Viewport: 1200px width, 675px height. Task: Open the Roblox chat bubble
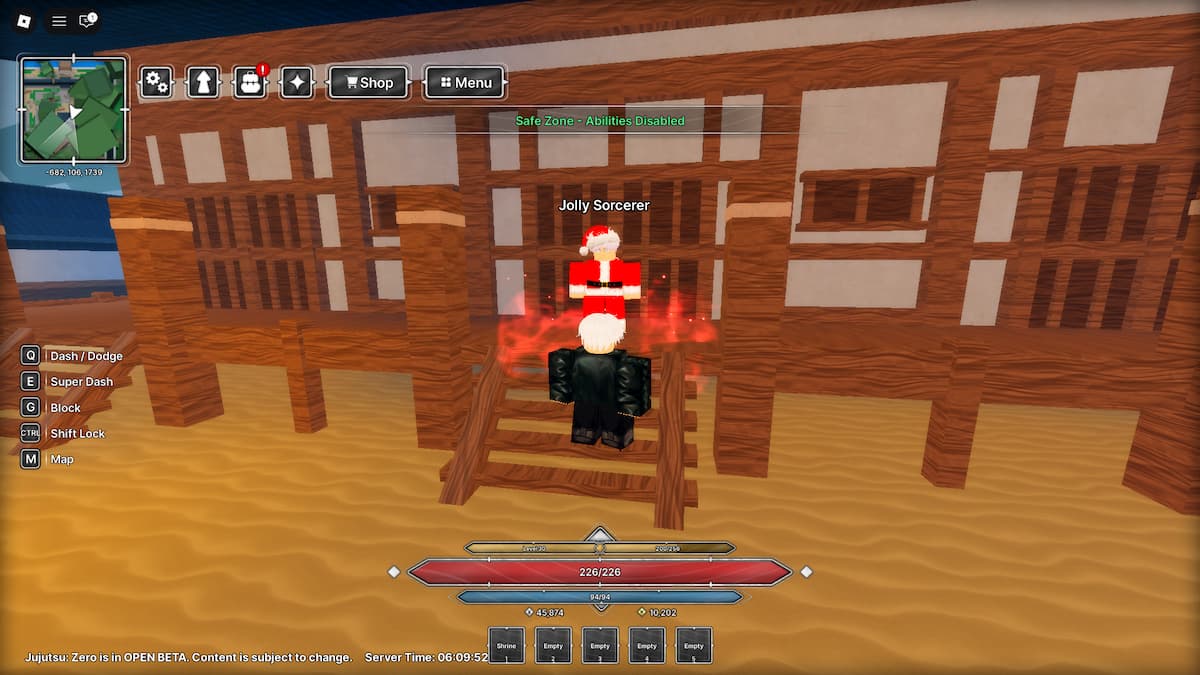point(87,21)
